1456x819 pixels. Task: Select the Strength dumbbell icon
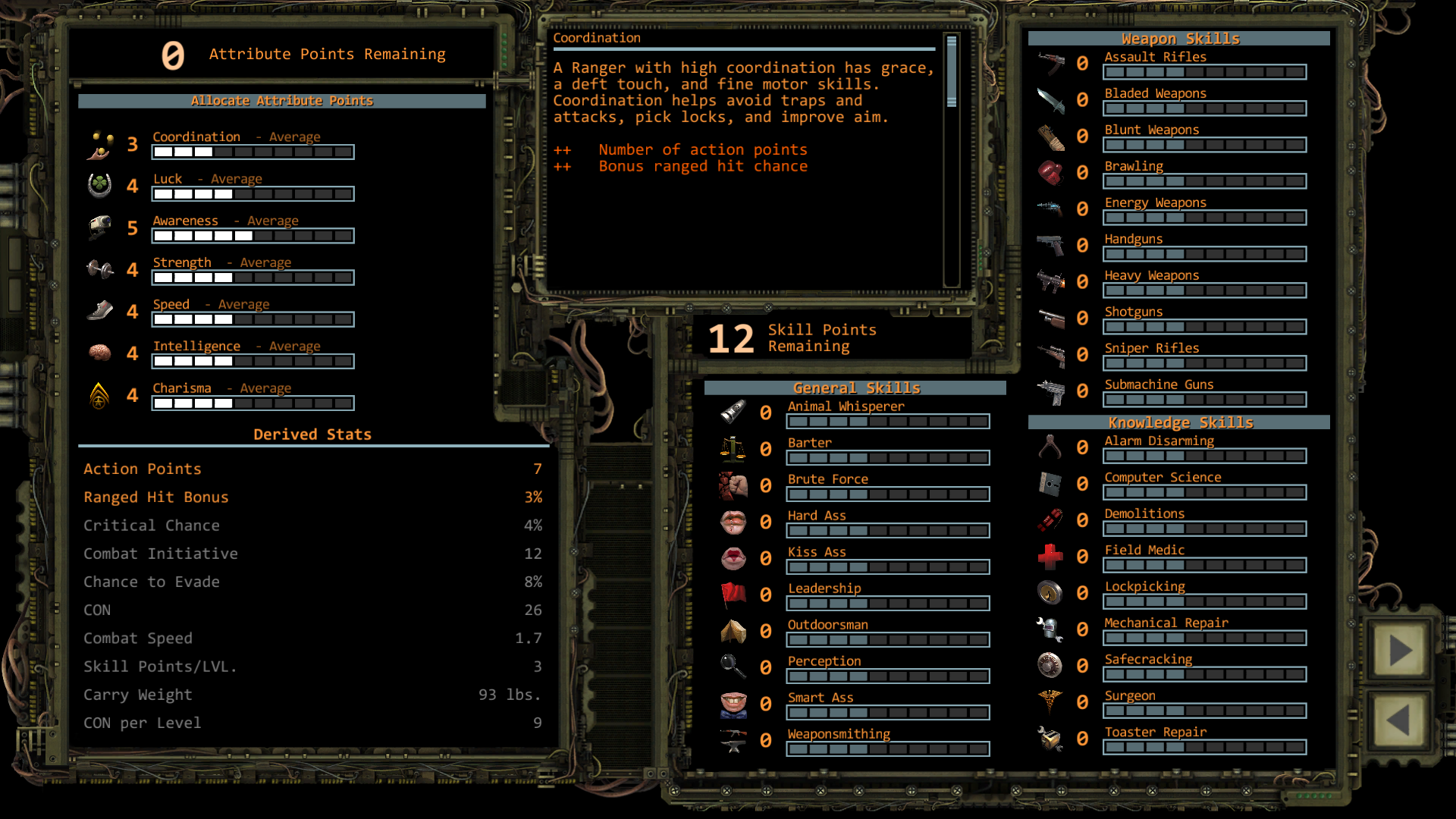(99, 269)
